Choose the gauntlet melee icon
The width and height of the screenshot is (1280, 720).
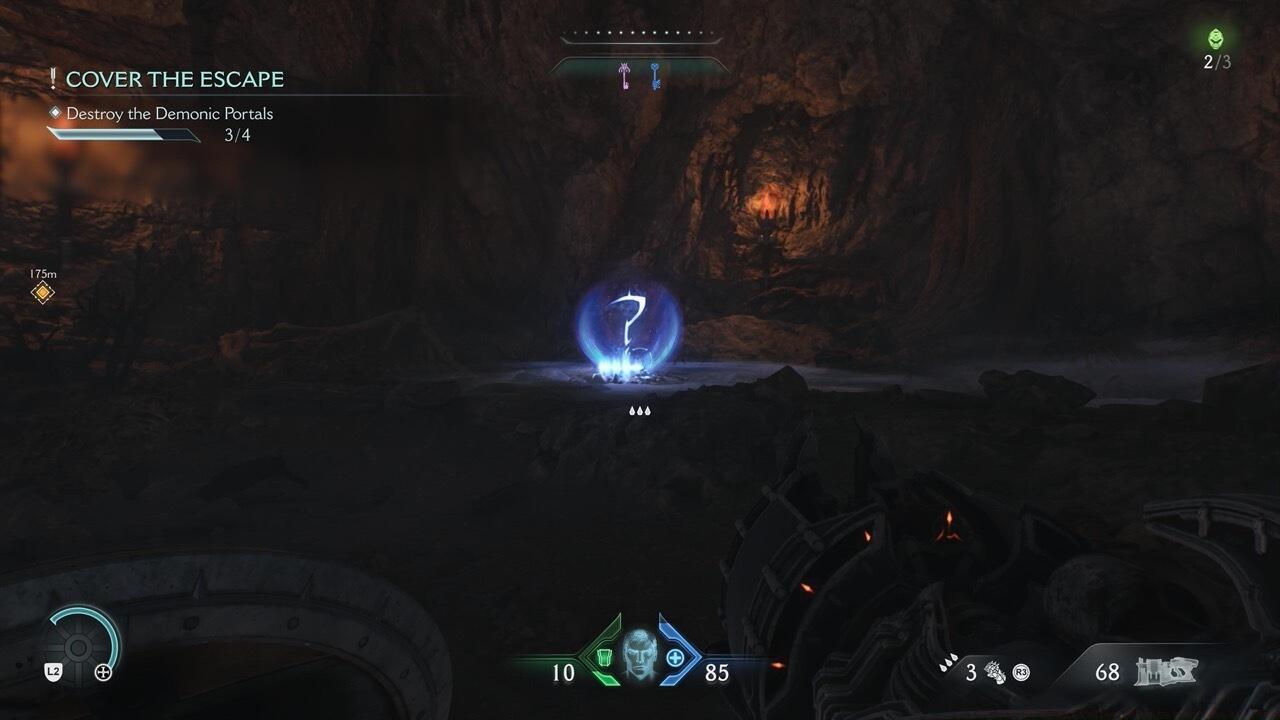coord(995,672)
